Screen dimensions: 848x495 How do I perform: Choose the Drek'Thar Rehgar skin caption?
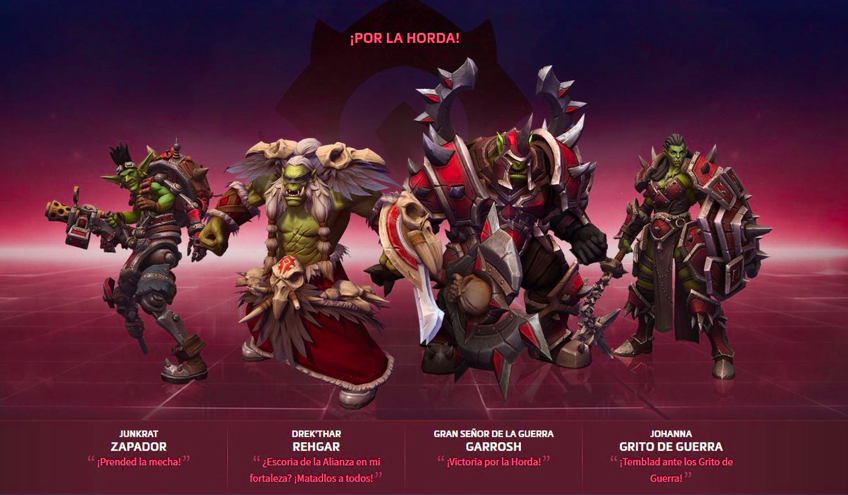[x=318, y=446]
